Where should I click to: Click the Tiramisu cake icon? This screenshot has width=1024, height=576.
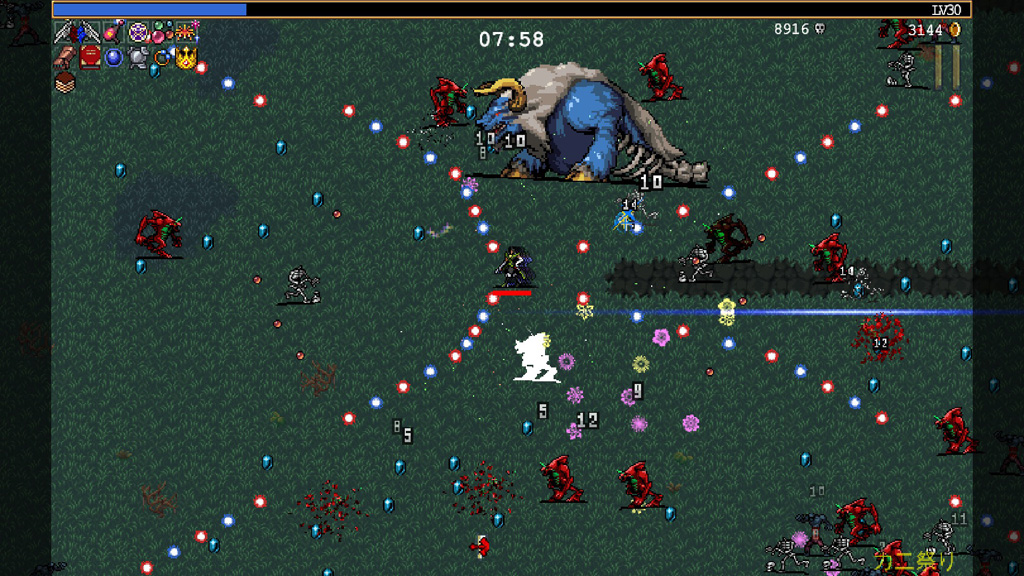click(x=65, y=82)
